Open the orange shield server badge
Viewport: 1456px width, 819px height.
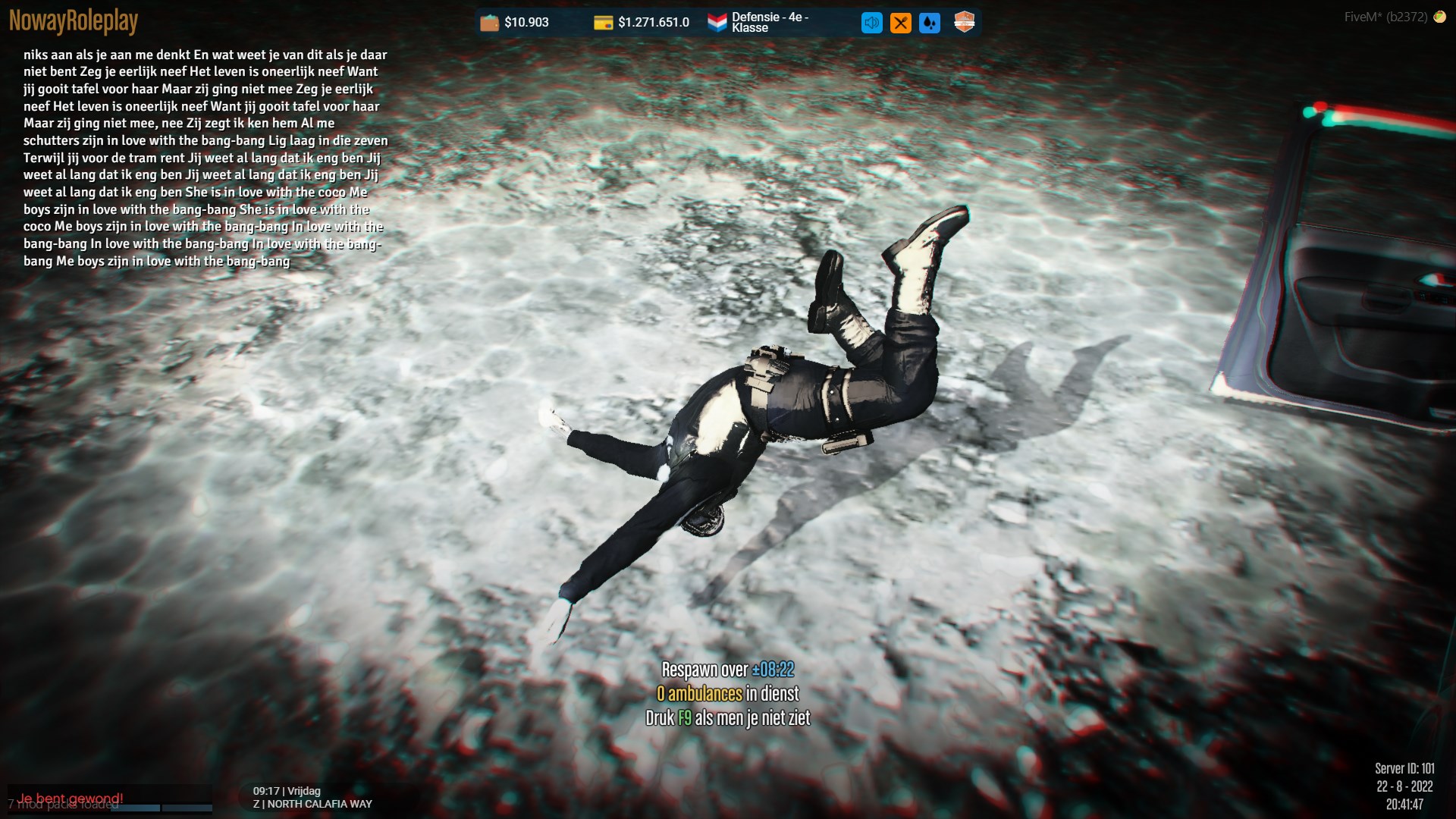(x=964, y=22)
